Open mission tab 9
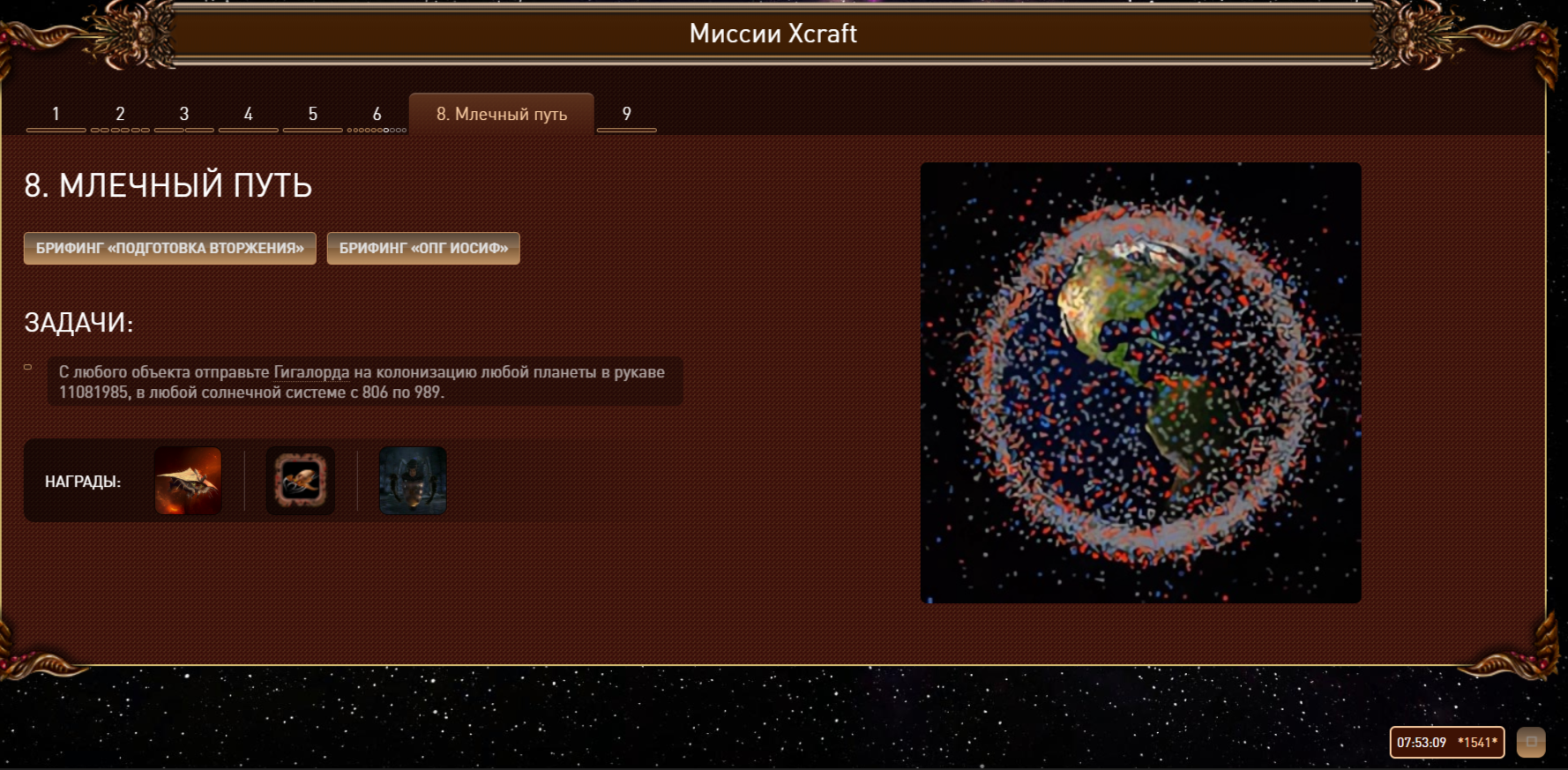 [x=627, y=115]
